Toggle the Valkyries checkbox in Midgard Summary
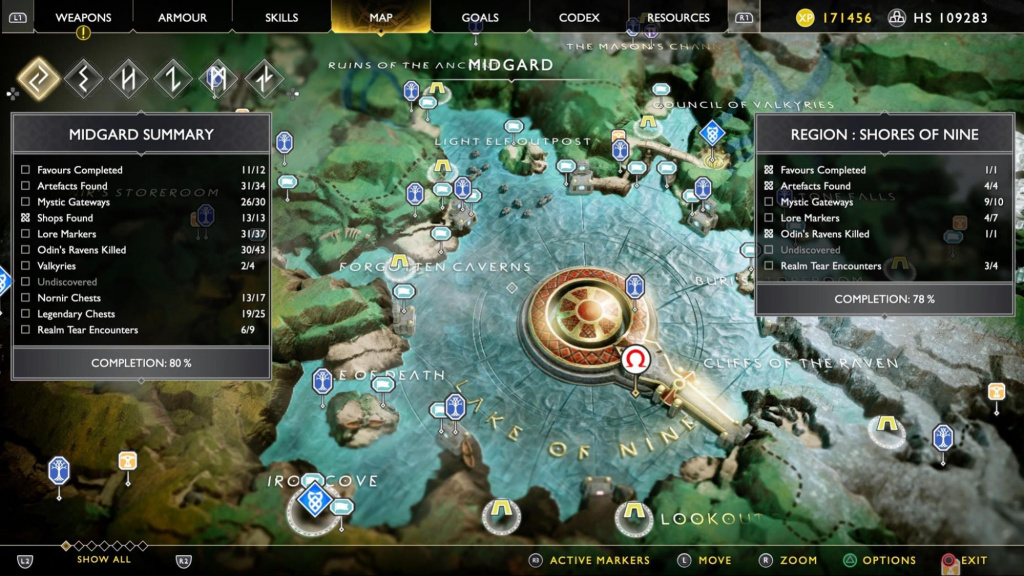Image resolution: width=1024 pixels, height=576 pixels. (25, 266)
